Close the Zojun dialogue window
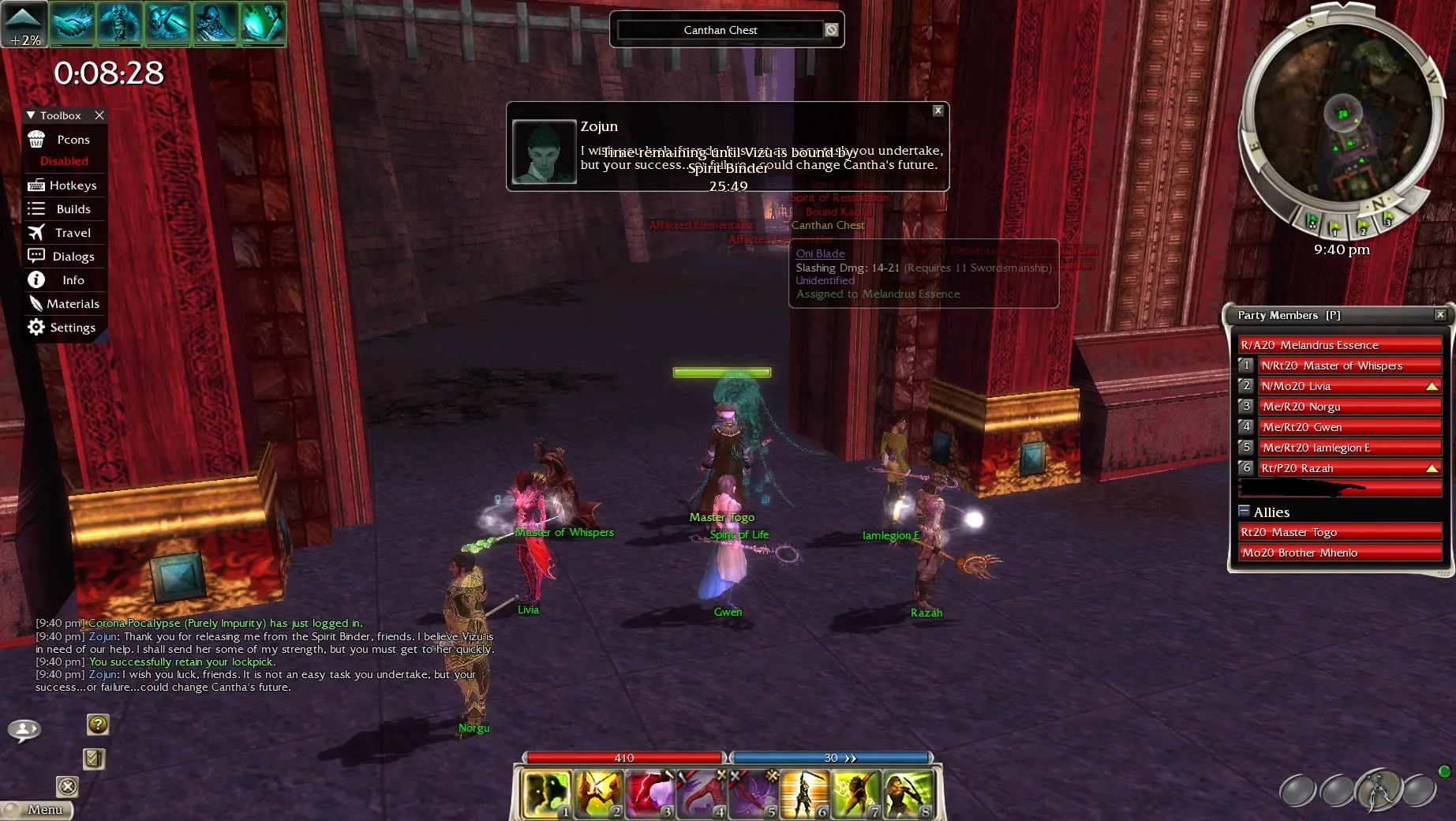Screen dimensions: 1456x821 (x=938, y=111)
